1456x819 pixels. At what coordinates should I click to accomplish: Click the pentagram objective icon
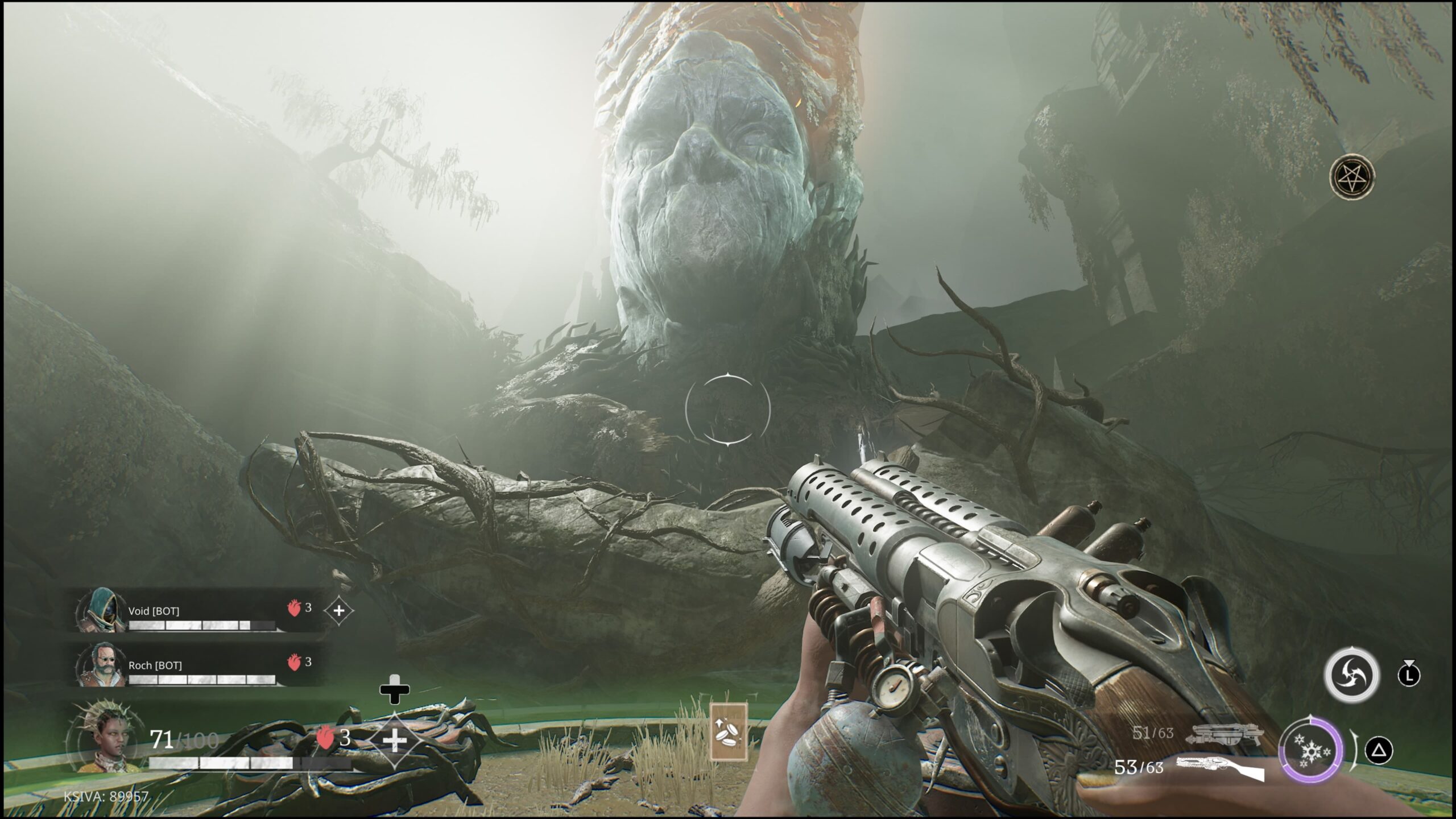pos(1352,177)
